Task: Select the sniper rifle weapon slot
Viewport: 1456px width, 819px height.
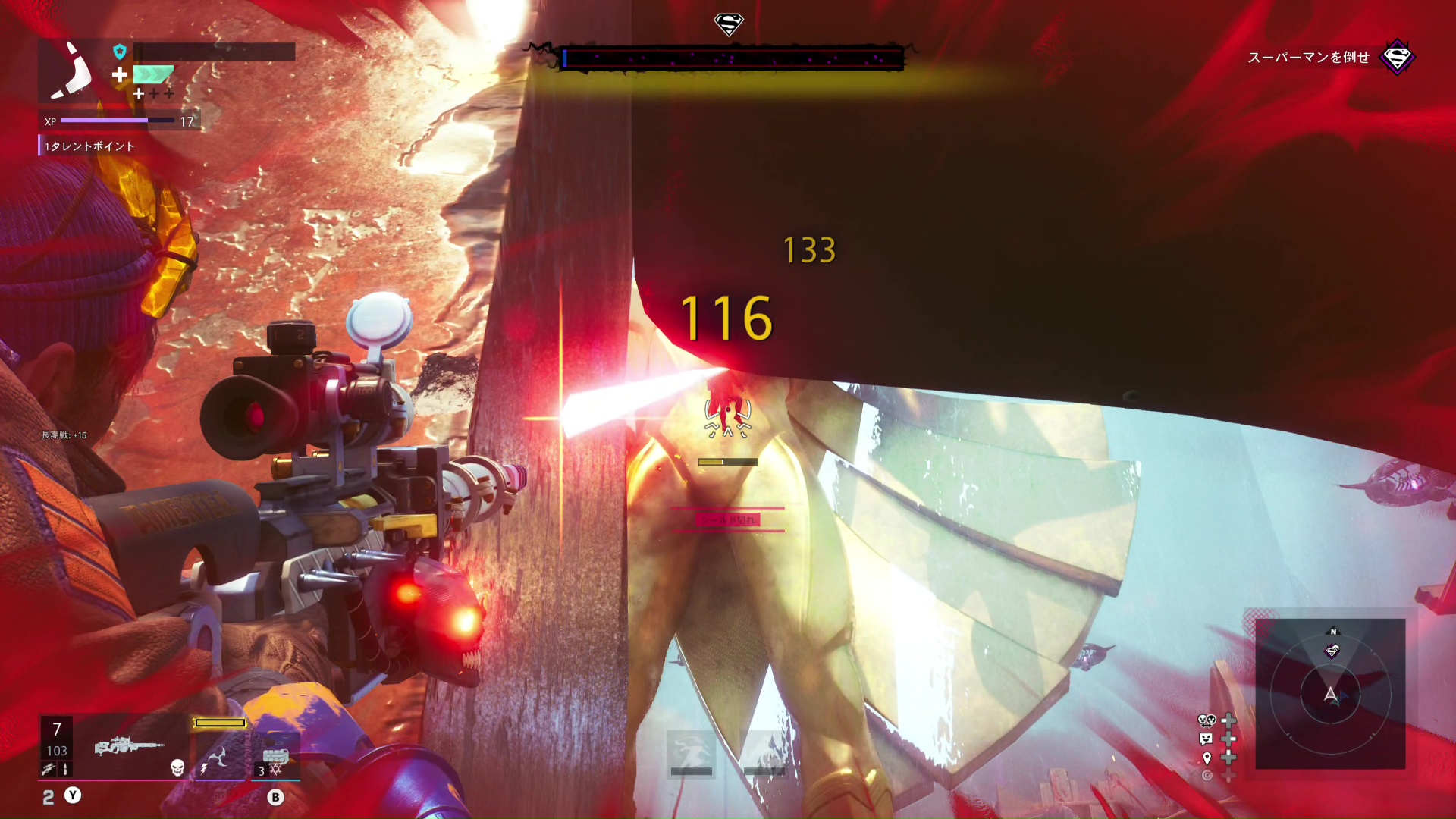Action: point(129,746)
